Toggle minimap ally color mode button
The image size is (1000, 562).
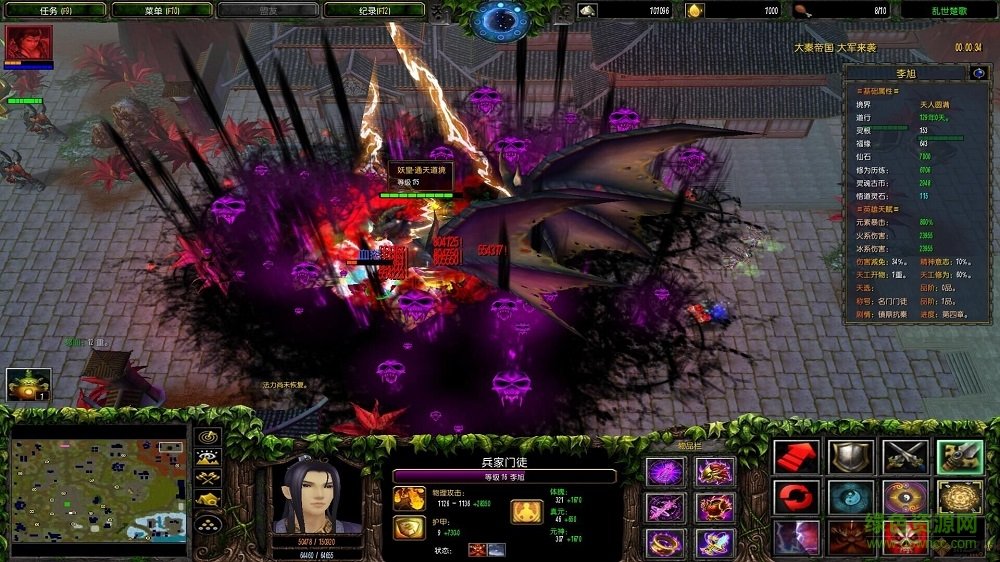pyautogui.click(x=208, y=478)
